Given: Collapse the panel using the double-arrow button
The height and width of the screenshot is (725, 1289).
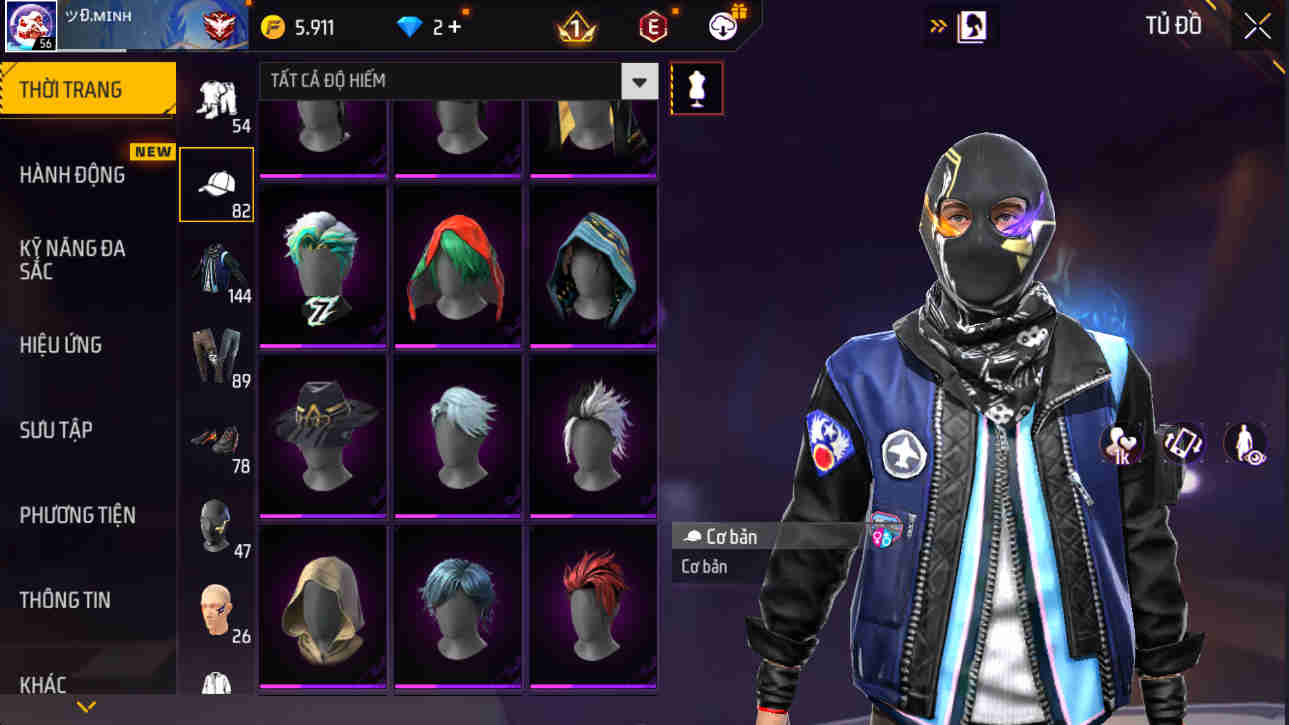Looking at the screenshot, I should coord(938,24).
